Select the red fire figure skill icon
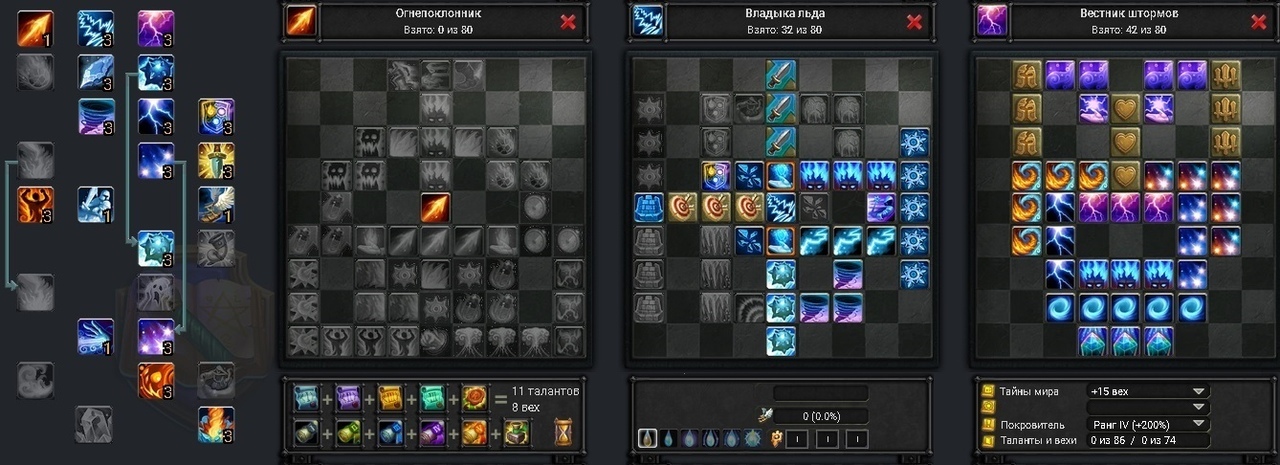Viewport: 1280px width, 465px height. click(x=35, y=204)
